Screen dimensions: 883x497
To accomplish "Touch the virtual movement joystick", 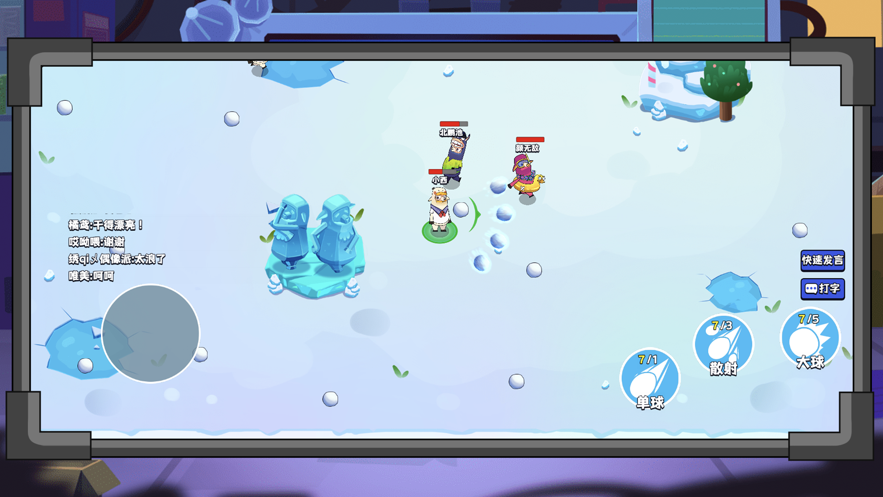I will pyautogui.click(x=151, y=333).
